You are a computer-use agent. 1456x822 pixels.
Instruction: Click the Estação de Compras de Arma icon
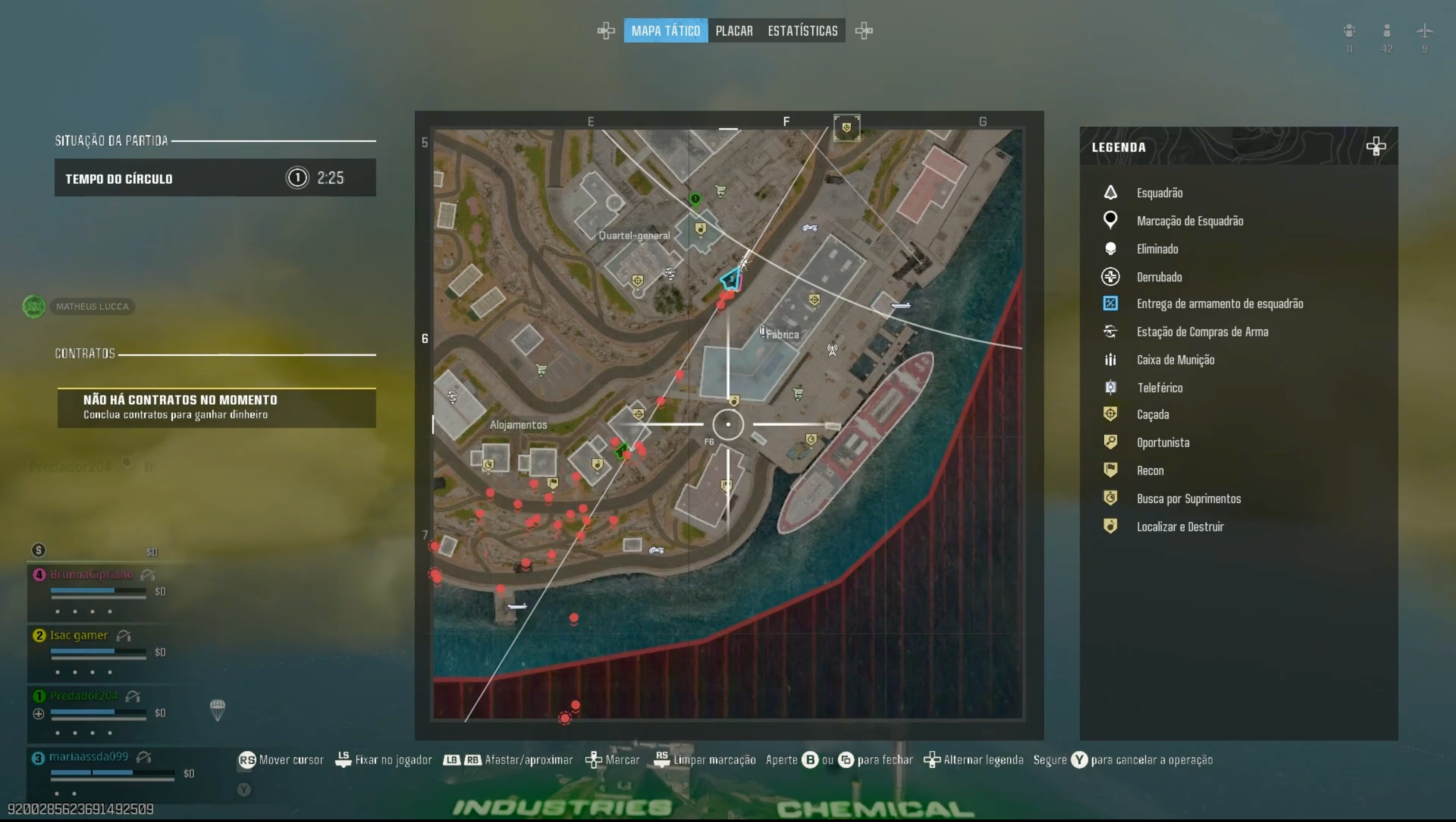point(1111,331)
